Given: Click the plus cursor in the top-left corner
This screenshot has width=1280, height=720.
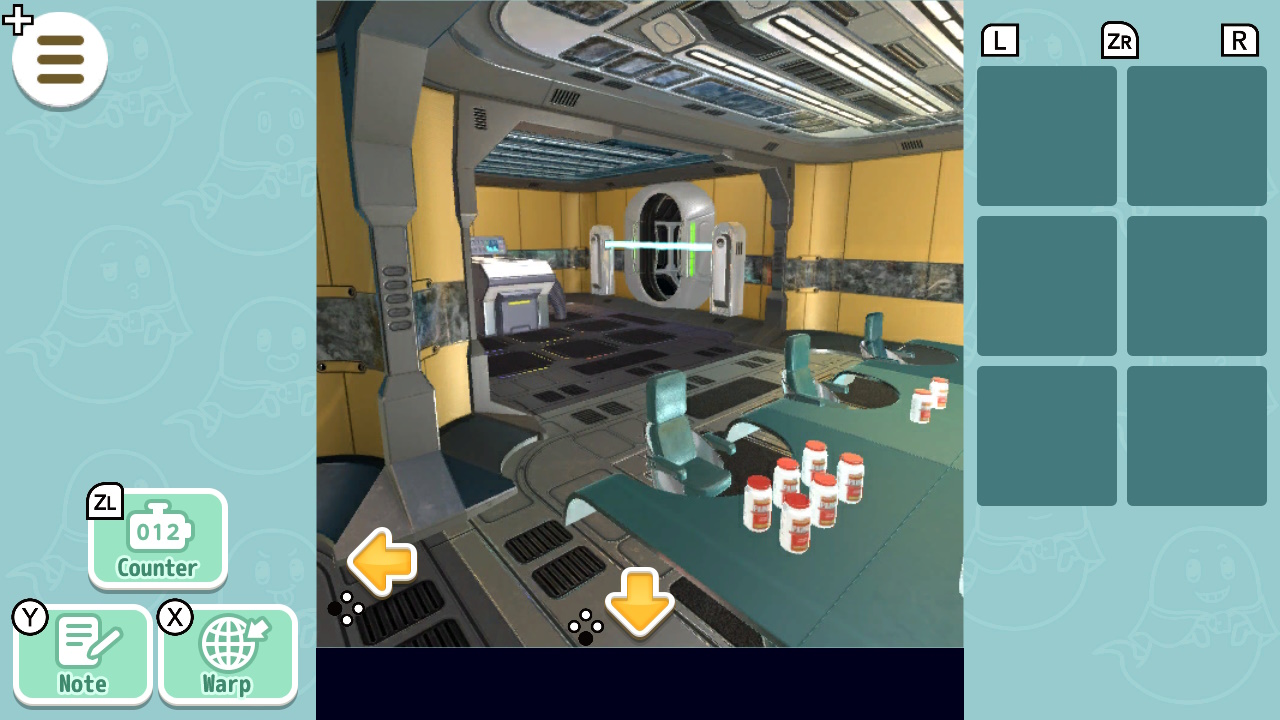Looking at the screenshot, I should coord(17,18).
